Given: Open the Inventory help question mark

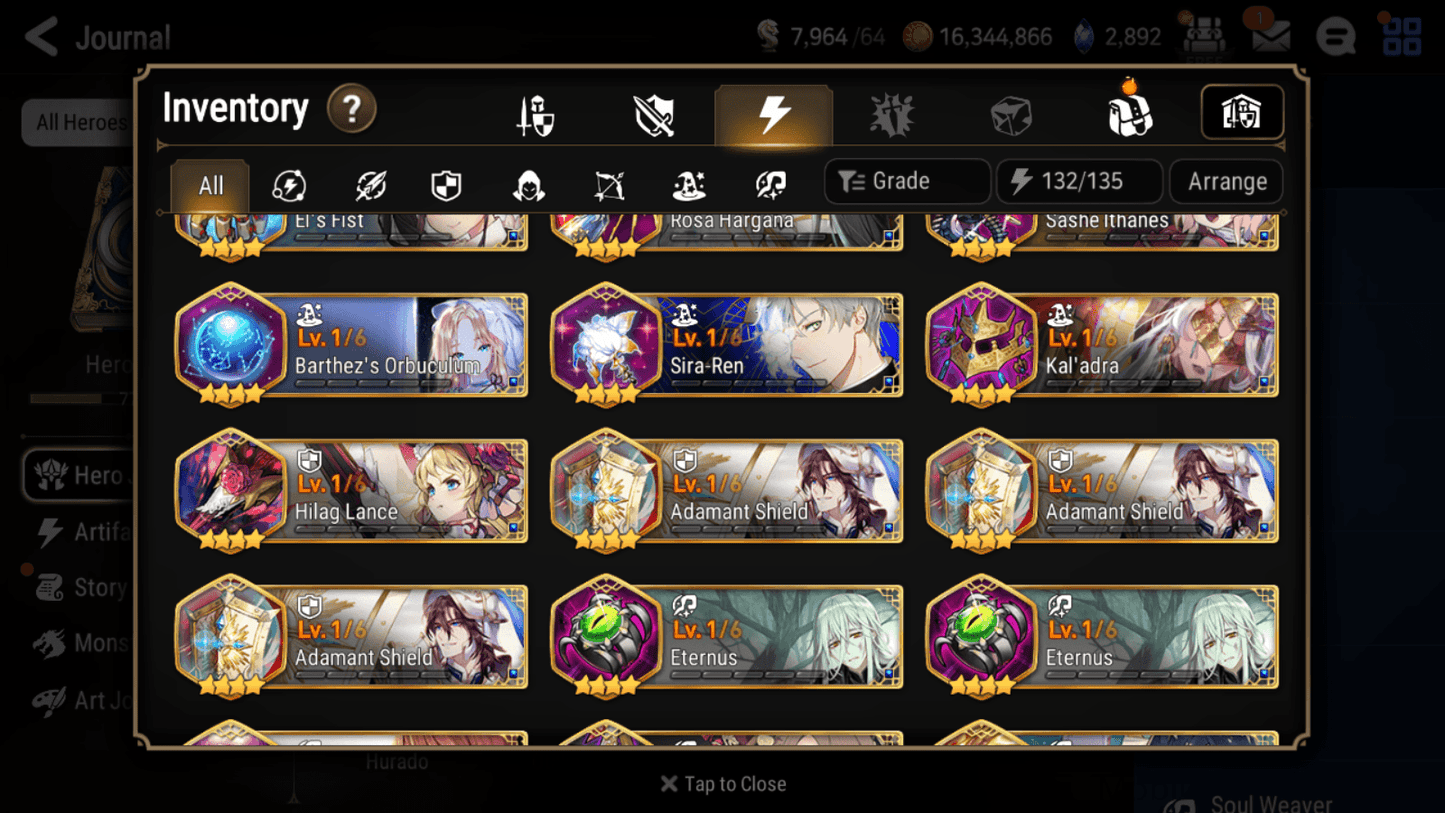Looking at the screenshot, I should pyautogui.click(x=352, y=110).
